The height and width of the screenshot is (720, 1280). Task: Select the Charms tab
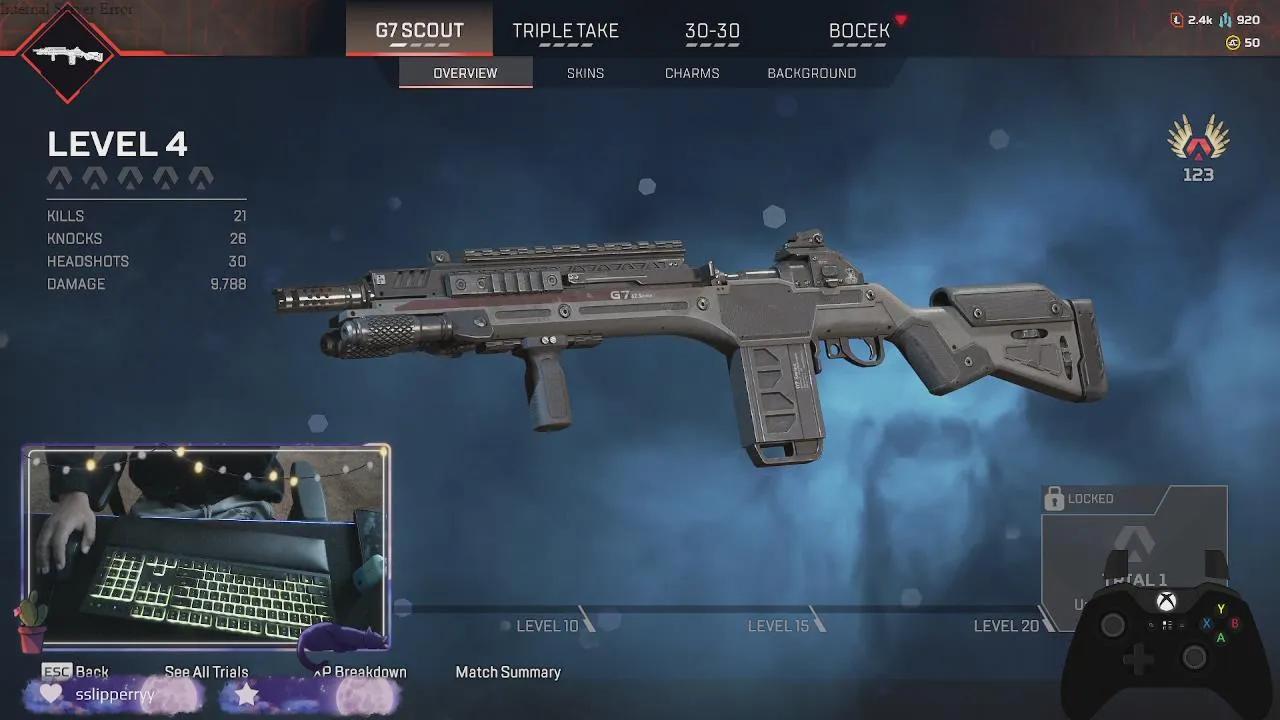click(x=692, y=72)
